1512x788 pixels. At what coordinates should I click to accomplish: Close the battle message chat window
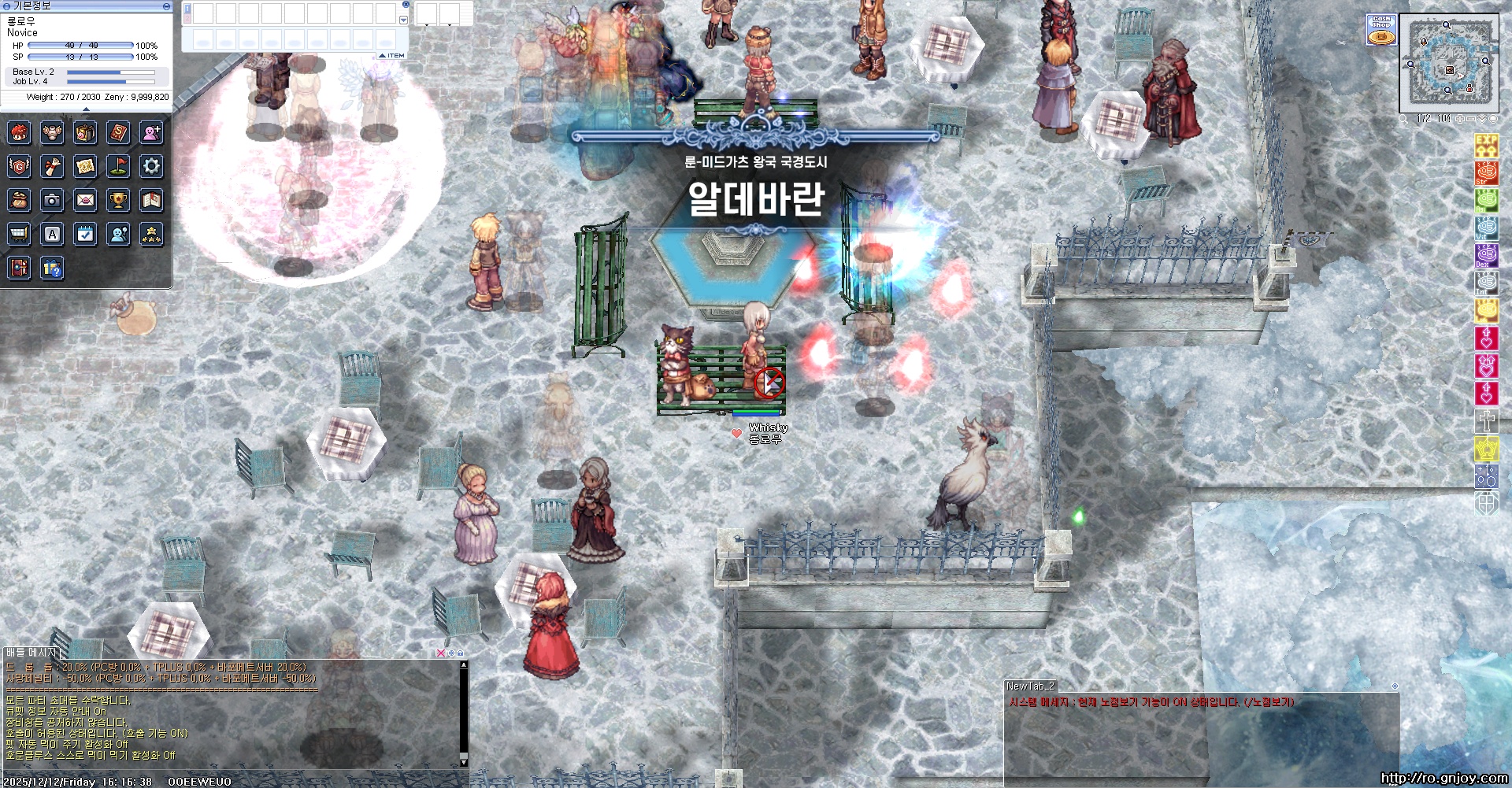(440, 653)
